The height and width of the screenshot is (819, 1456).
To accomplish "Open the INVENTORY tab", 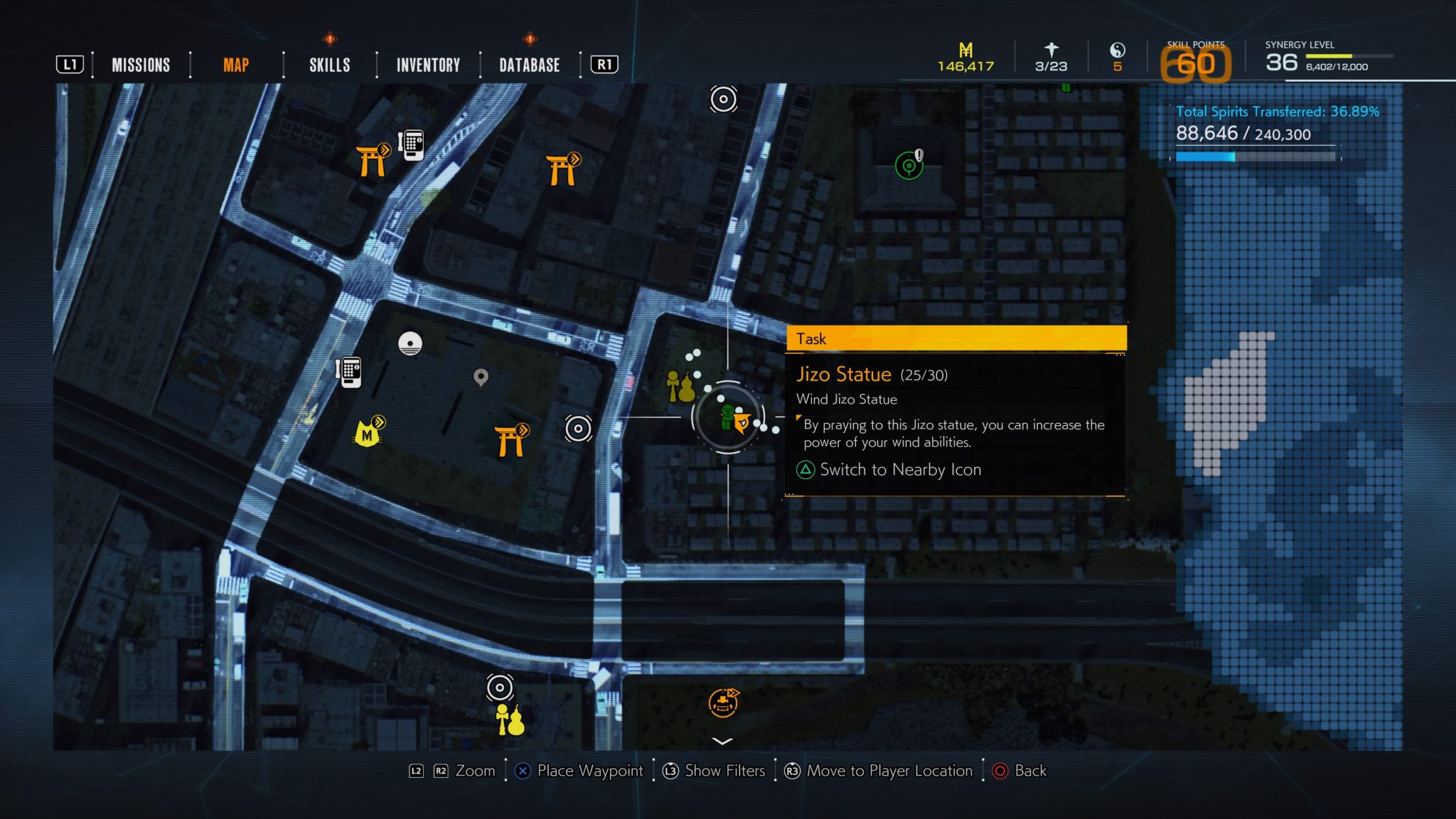I will click(x=427, y=65).
